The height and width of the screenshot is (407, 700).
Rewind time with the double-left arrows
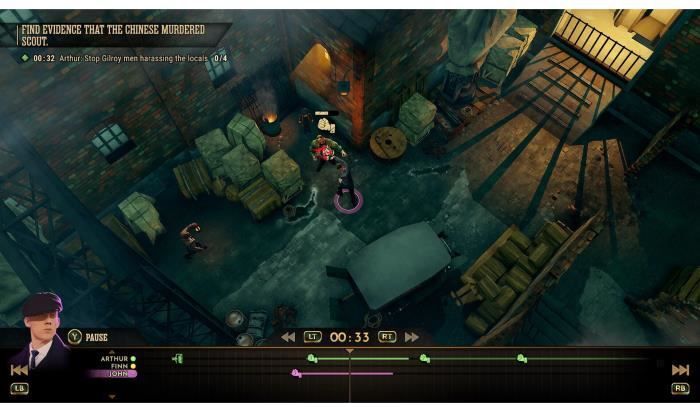pyautogui.click(x=288, y=337)
